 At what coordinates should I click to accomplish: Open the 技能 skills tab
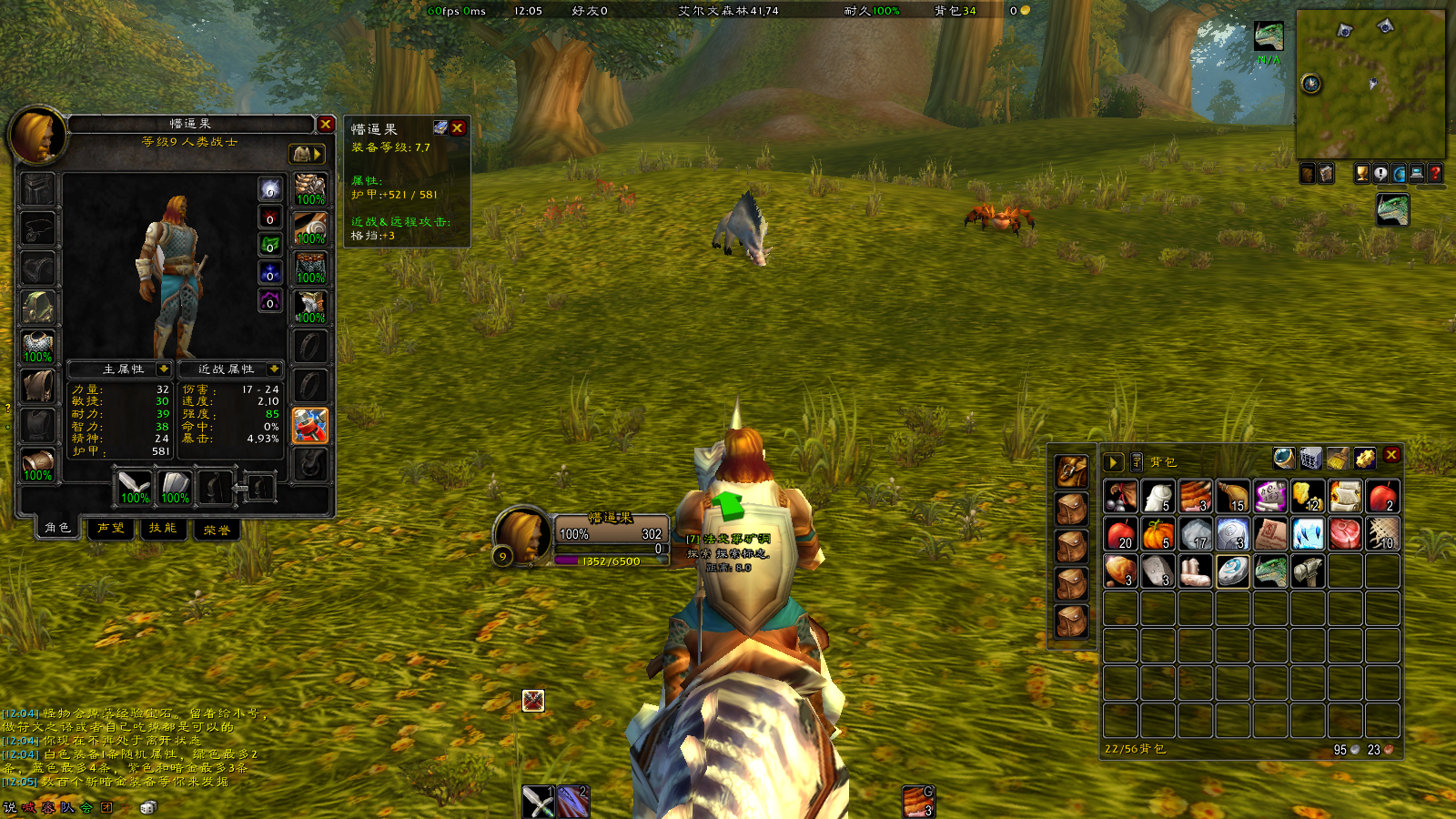pyautogui.click(x=164, y=529)
